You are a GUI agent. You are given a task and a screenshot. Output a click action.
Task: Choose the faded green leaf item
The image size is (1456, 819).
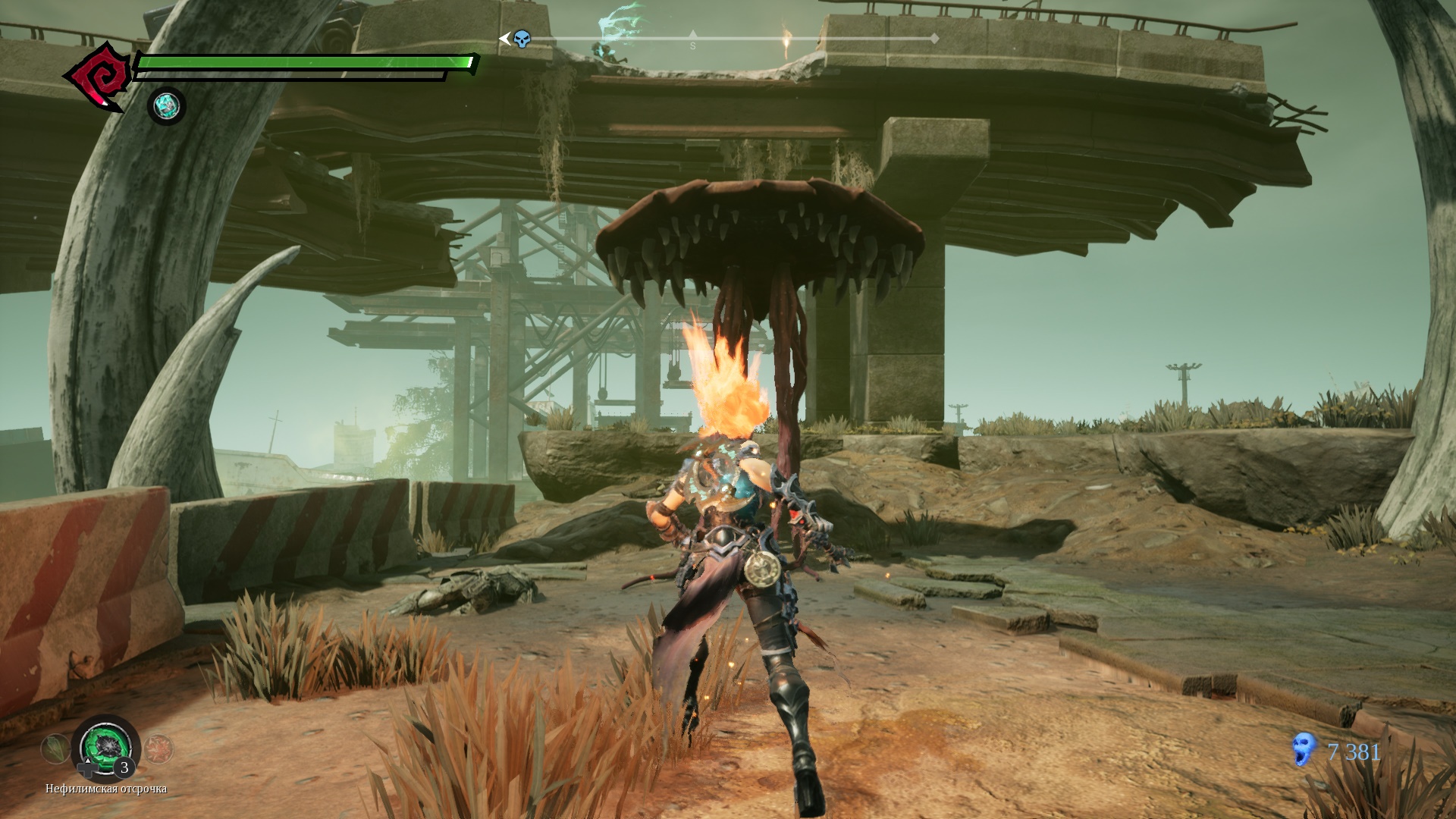(55, 748)
